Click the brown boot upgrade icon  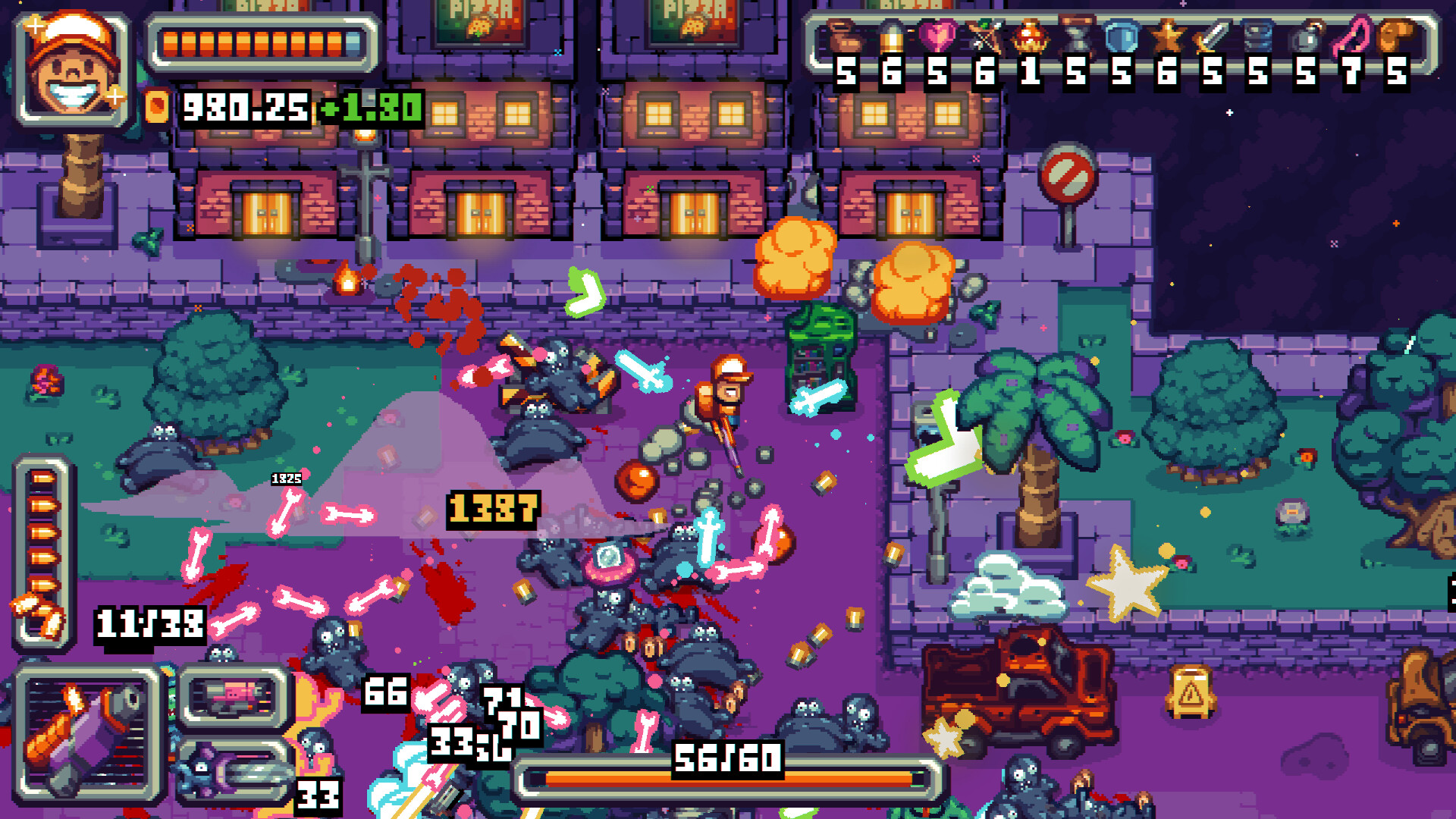click(x=845, y=36)
